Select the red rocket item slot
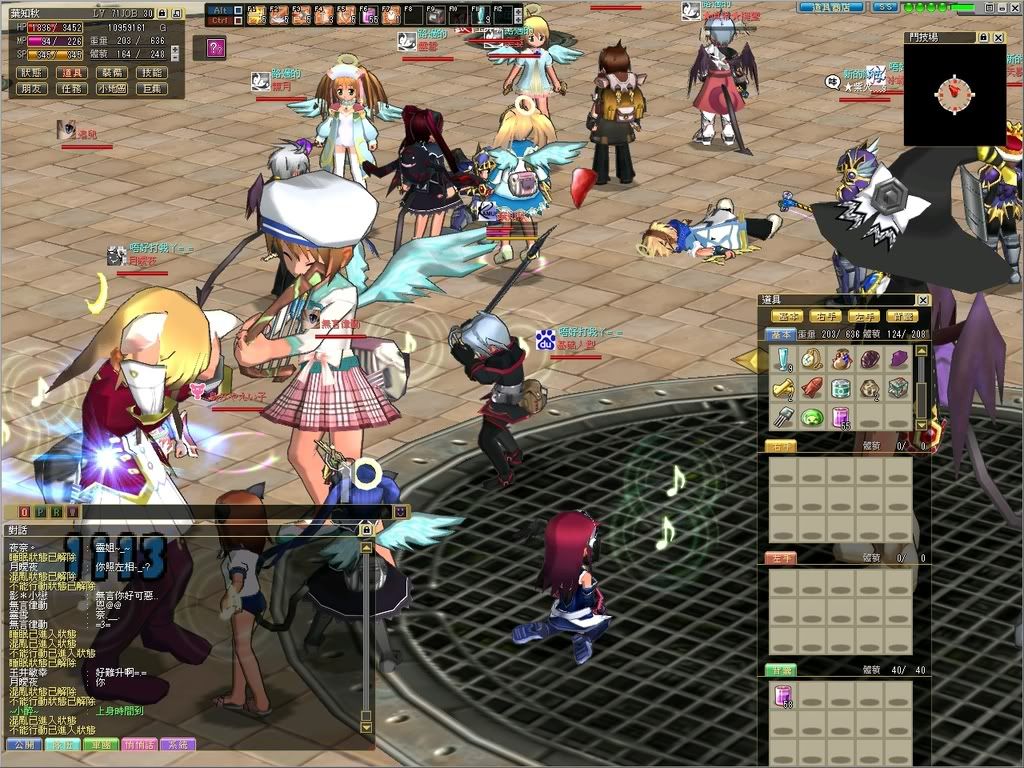This screenshot has height=768, width=1024. 812,387
